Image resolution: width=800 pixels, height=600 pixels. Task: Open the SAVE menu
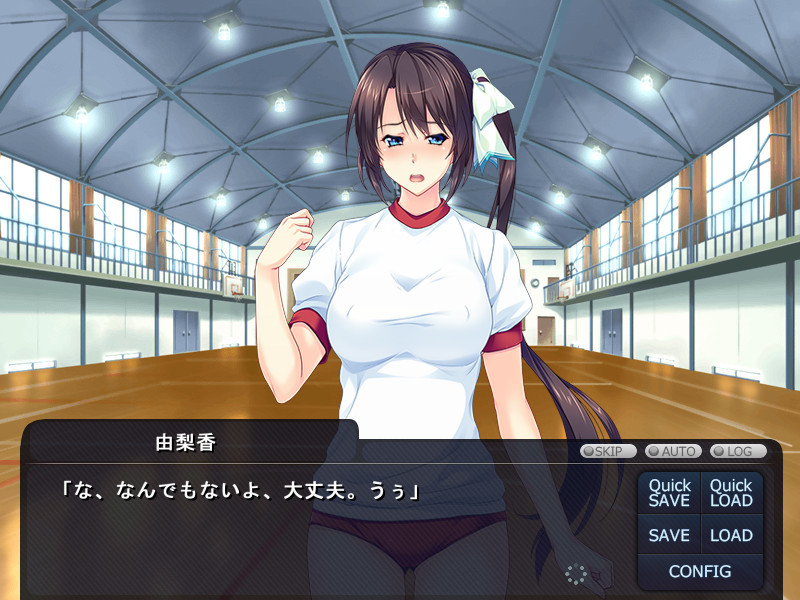coord(669,535)
